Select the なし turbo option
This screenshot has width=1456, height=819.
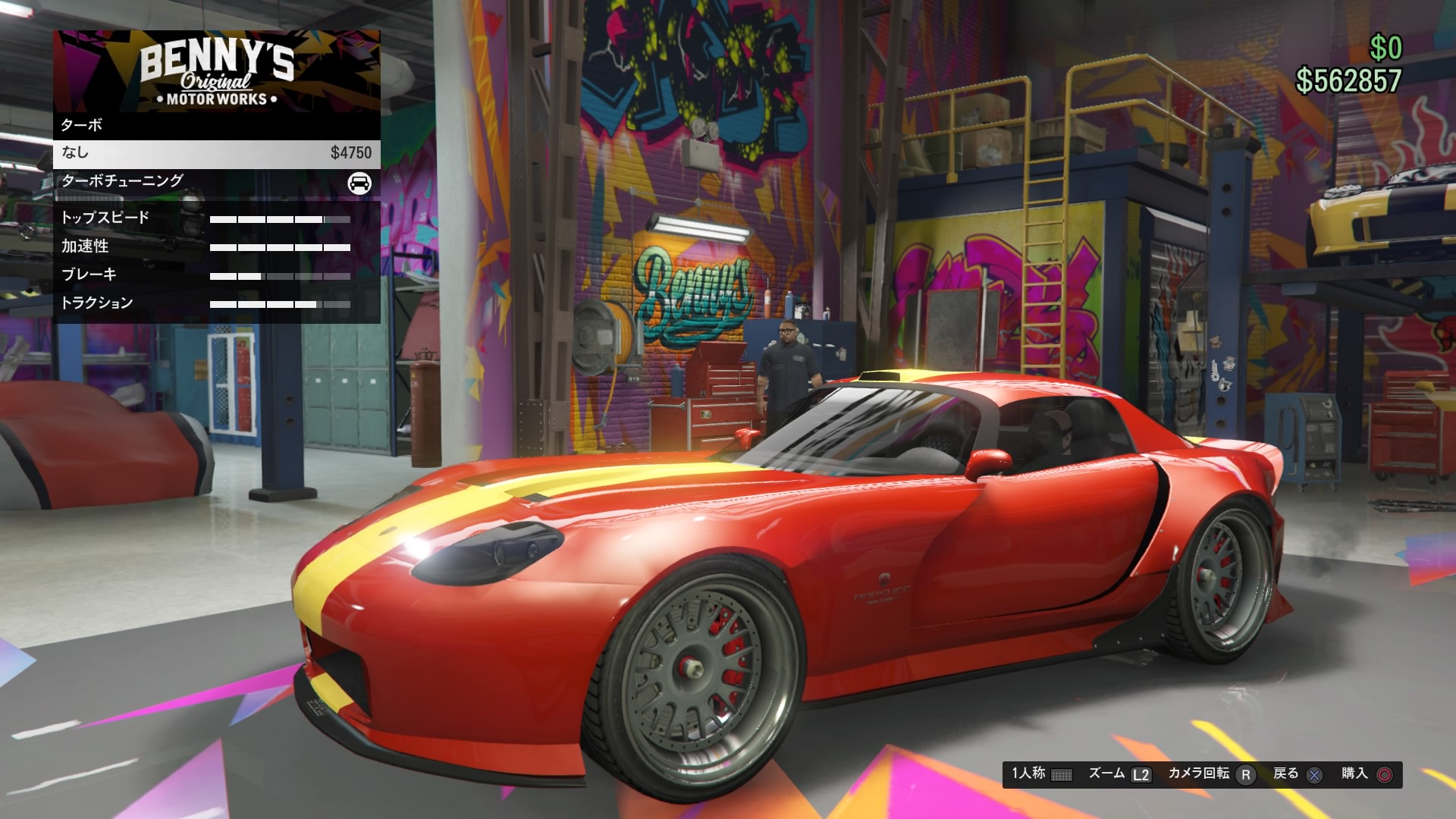[x=216, y=153]
